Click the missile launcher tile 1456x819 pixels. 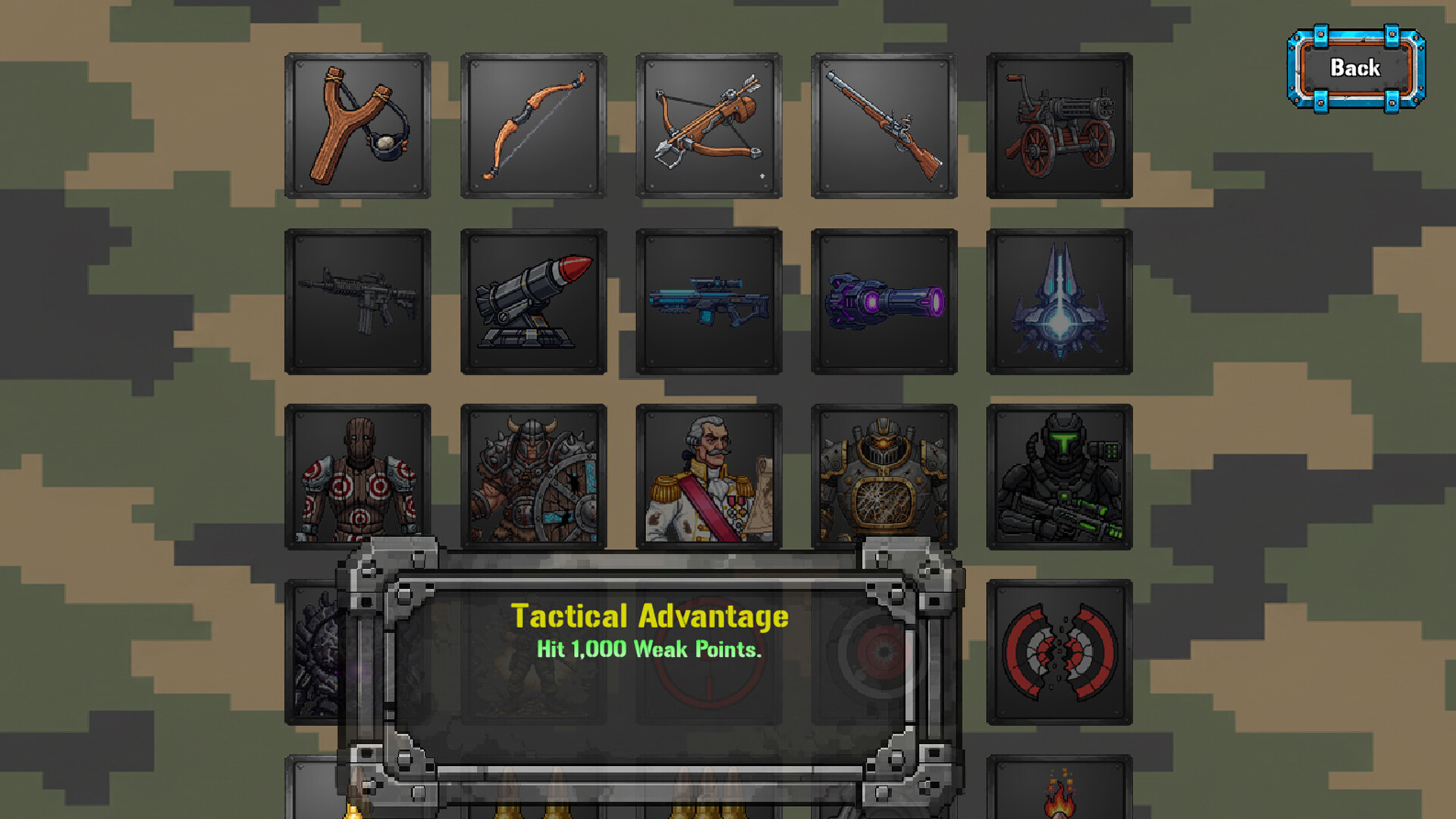[533, 301]
